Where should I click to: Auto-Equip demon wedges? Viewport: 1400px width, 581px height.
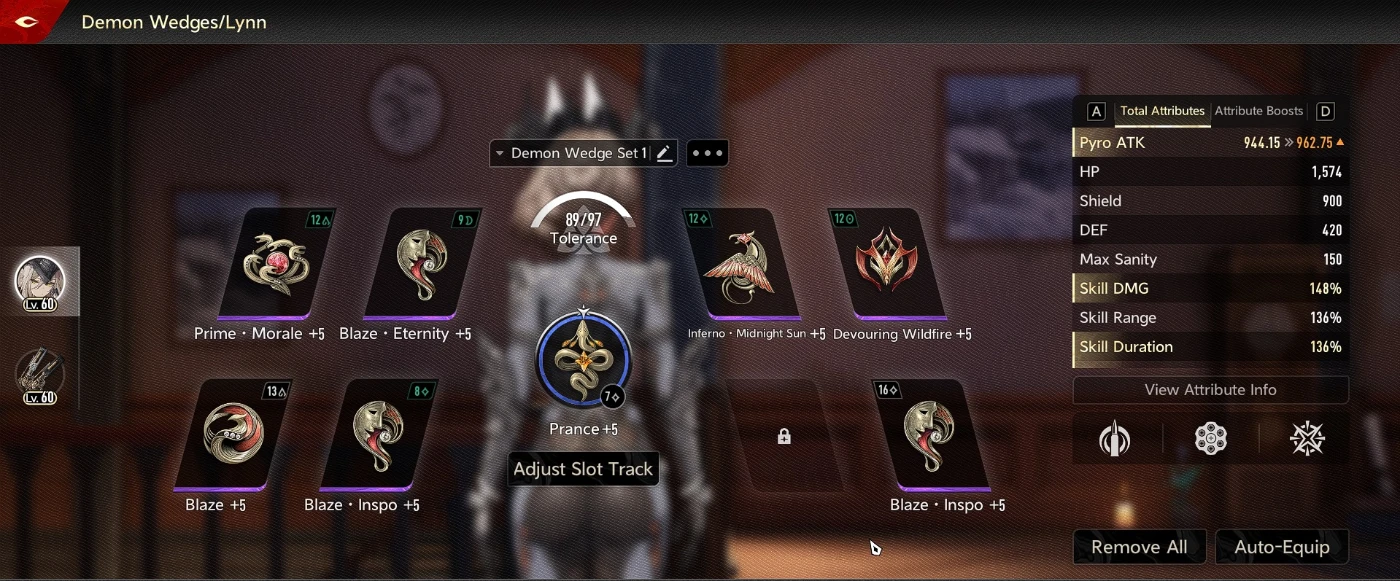tap(1281, 547)
